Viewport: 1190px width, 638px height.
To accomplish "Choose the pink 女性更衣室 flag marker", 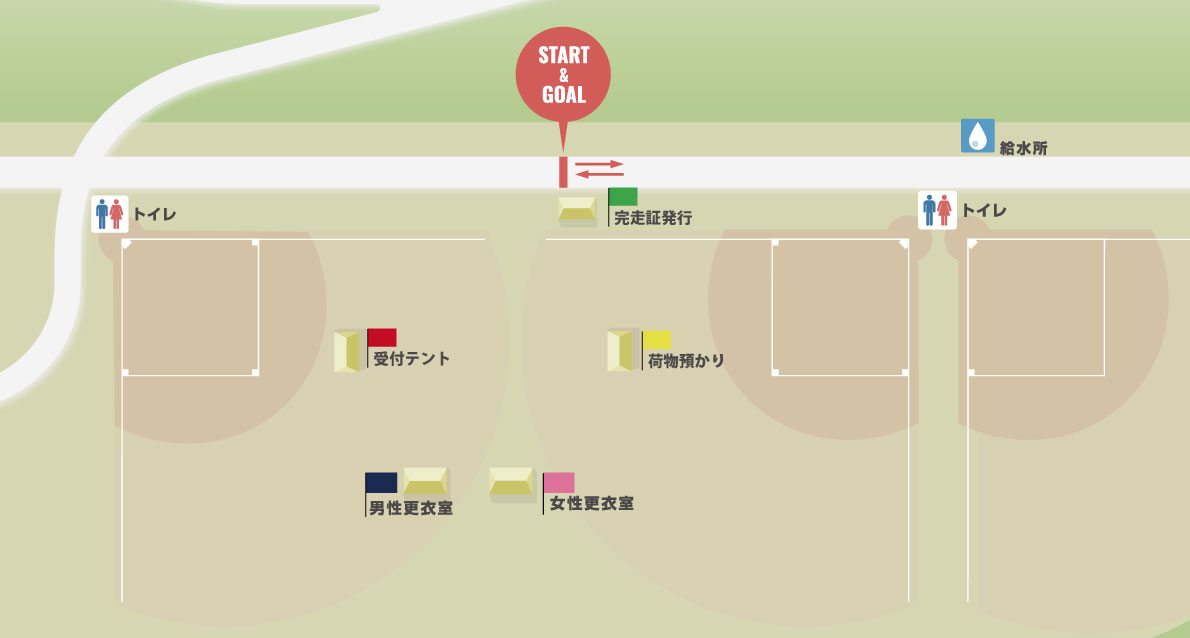I will click(559, 483).
